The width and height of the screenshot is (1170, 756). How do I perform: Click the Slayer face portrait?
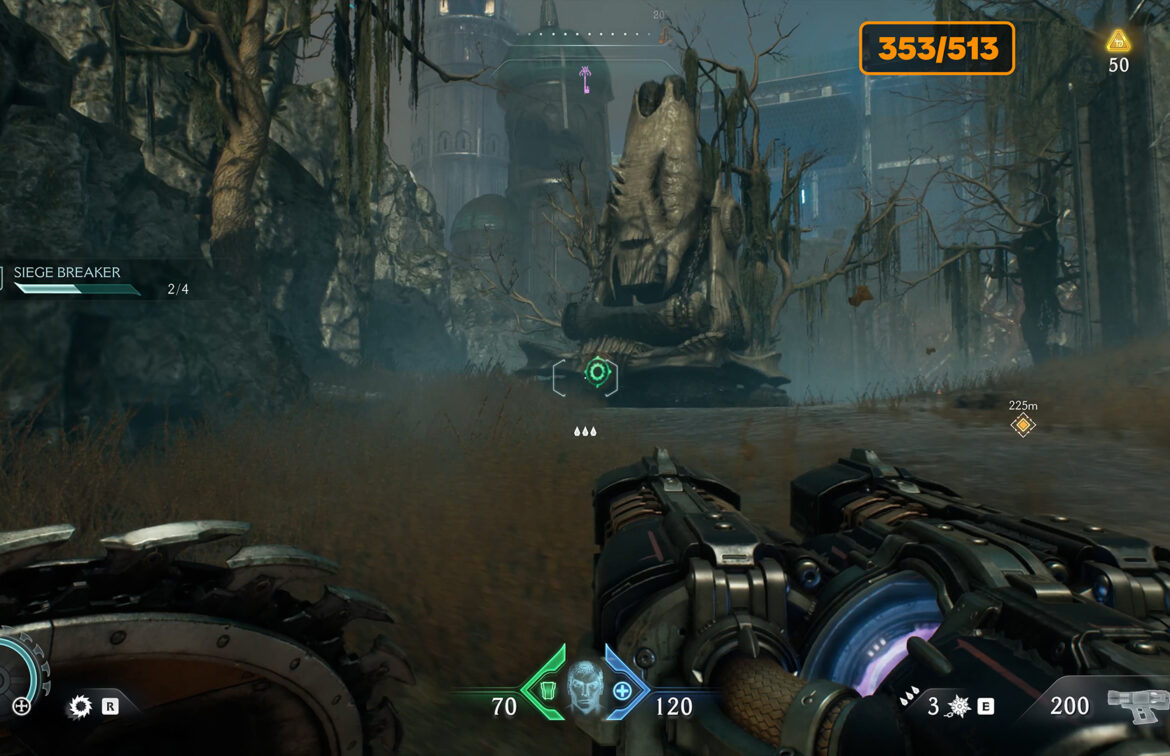583,688
